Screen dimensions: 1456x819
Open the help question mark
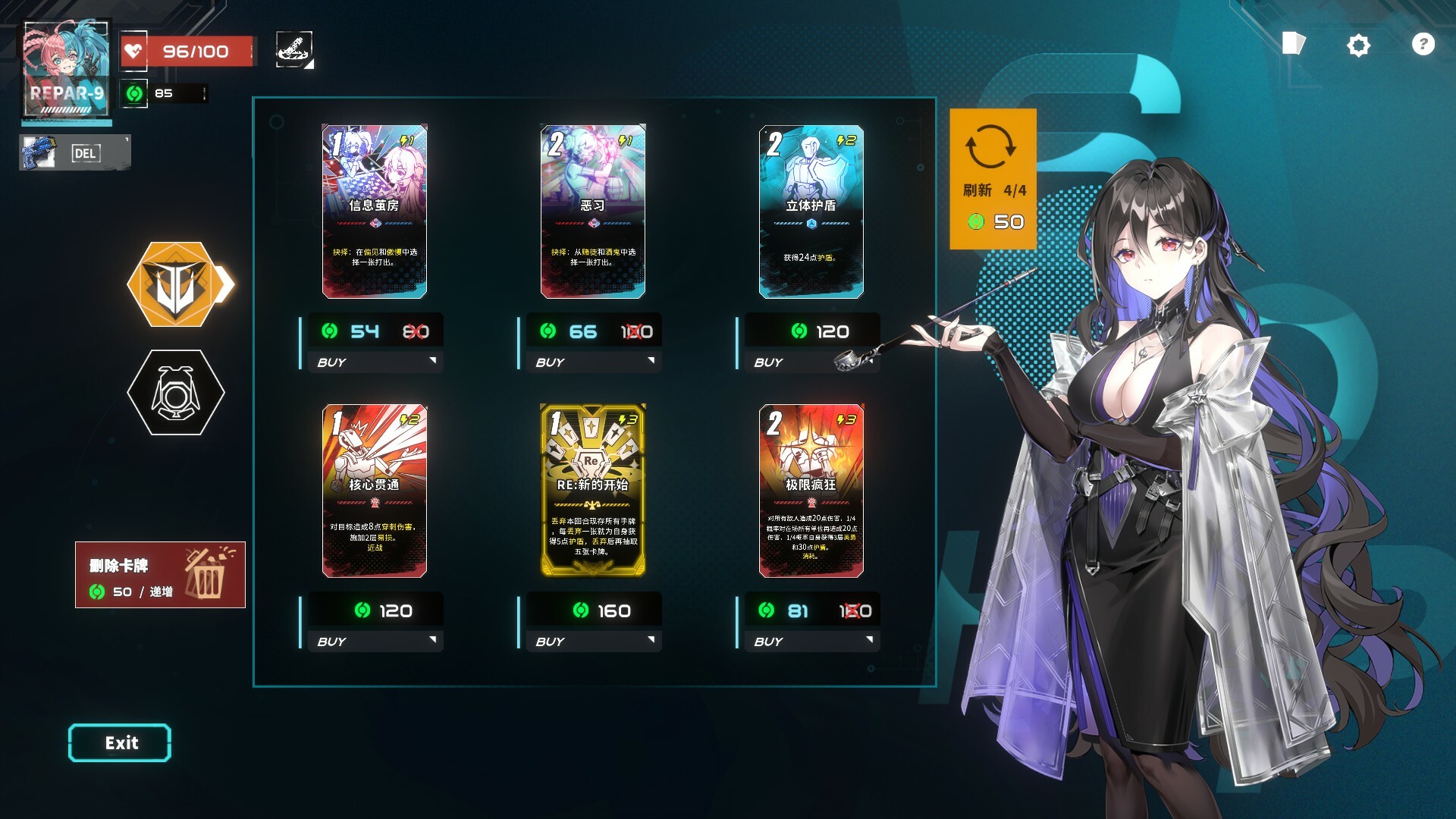coord(1423,45)
